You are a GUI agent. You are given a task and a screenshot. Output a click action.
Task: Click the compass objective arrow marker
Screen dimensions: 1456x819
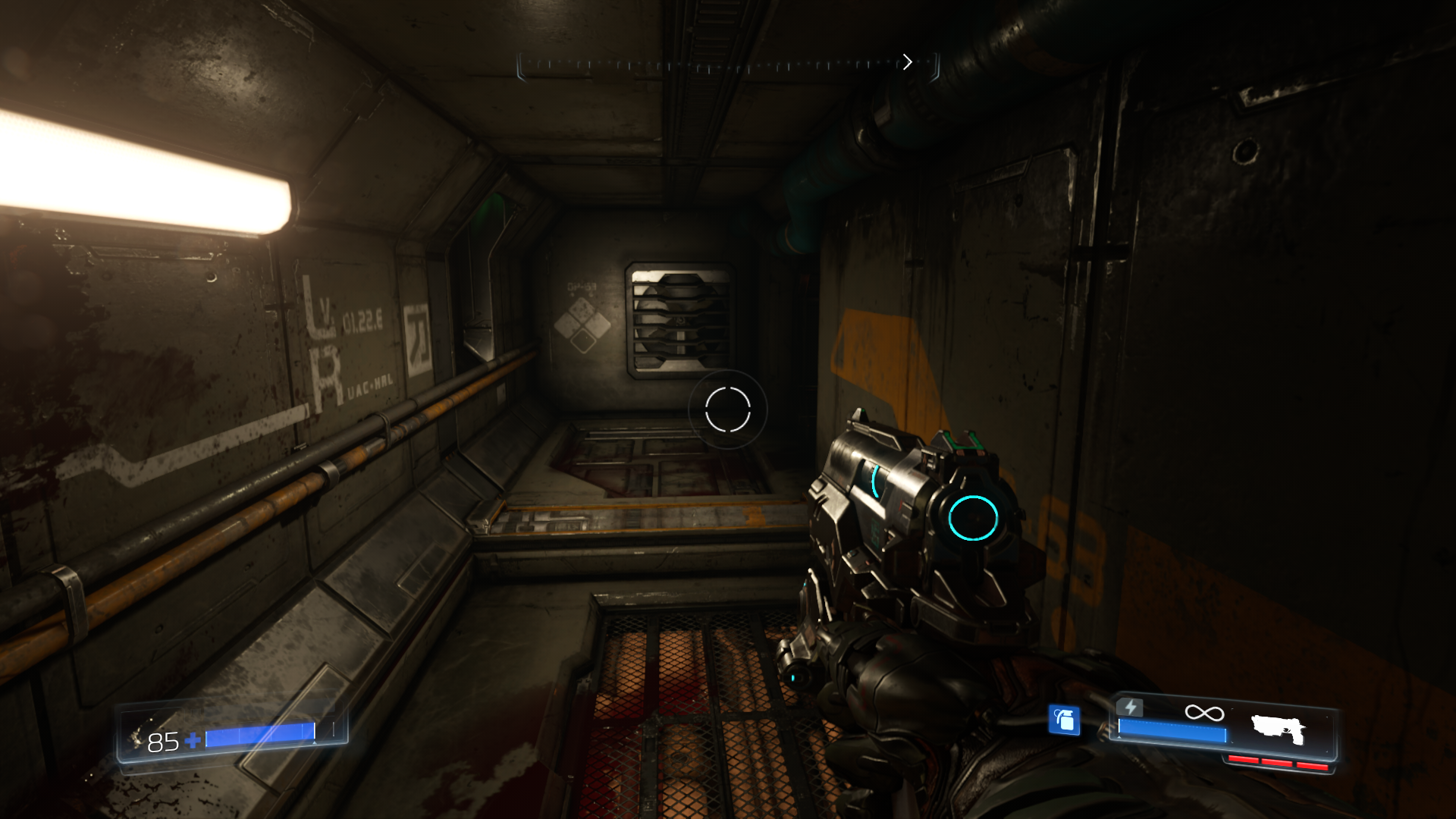(x=907, y=62)
